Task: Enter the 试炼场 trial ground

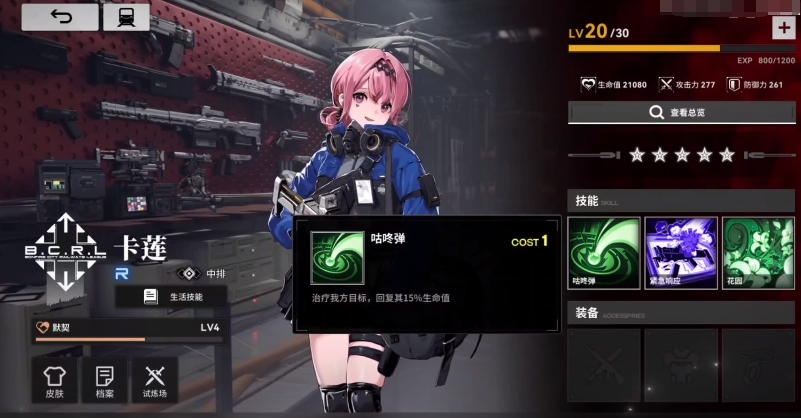Action: point(154,381)
